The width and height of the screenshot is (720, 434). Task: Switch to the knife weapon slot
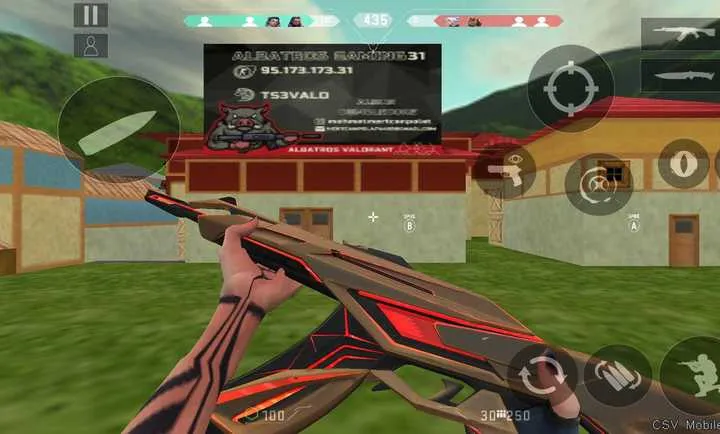click(679, 75)
